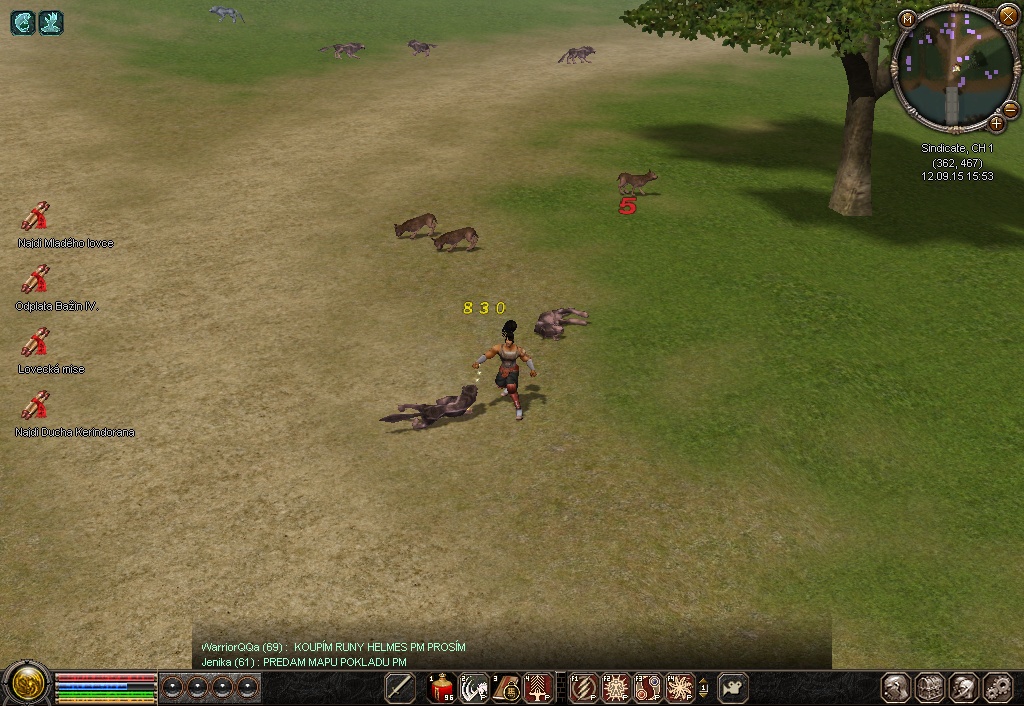The image size is (1024, 706).
Task: Open the character window with the helmet-head icon
Action: point(896,688)
